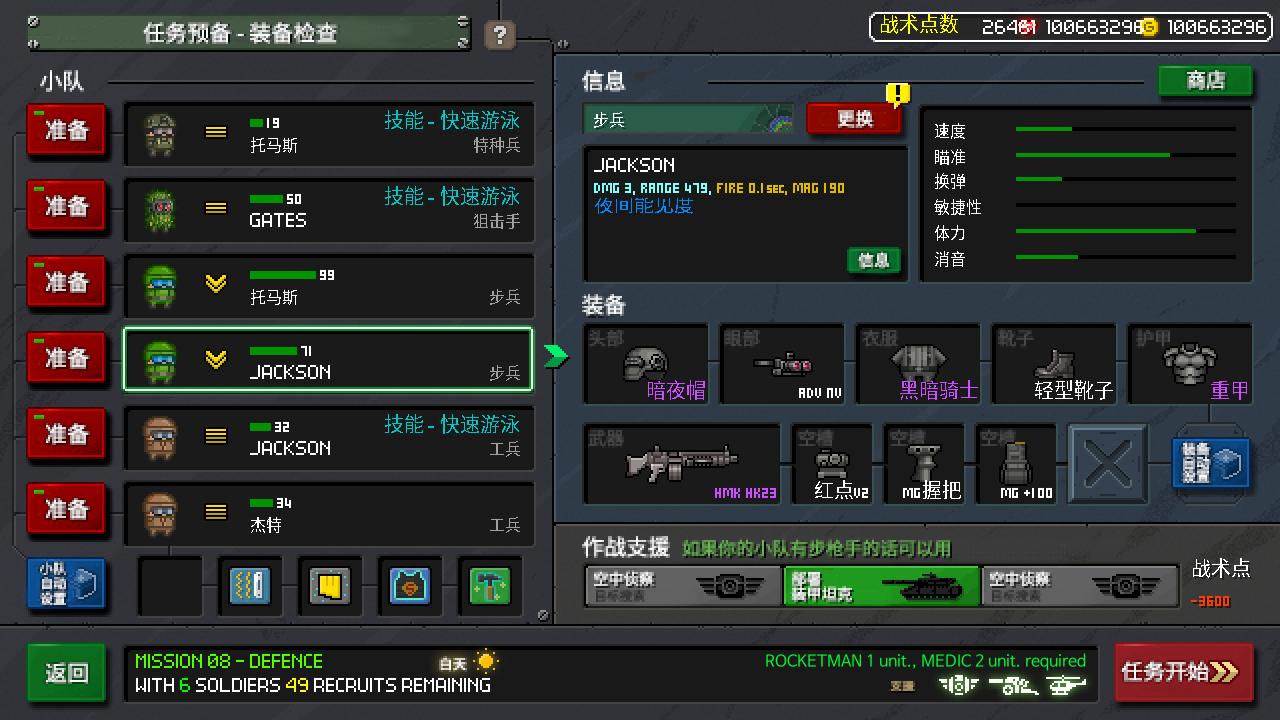Image resolution: width=1280 pixels, height=720 pixels.
Task: Click the 更换 class change button
Action: pyautogui.click(x=854, y=119)
